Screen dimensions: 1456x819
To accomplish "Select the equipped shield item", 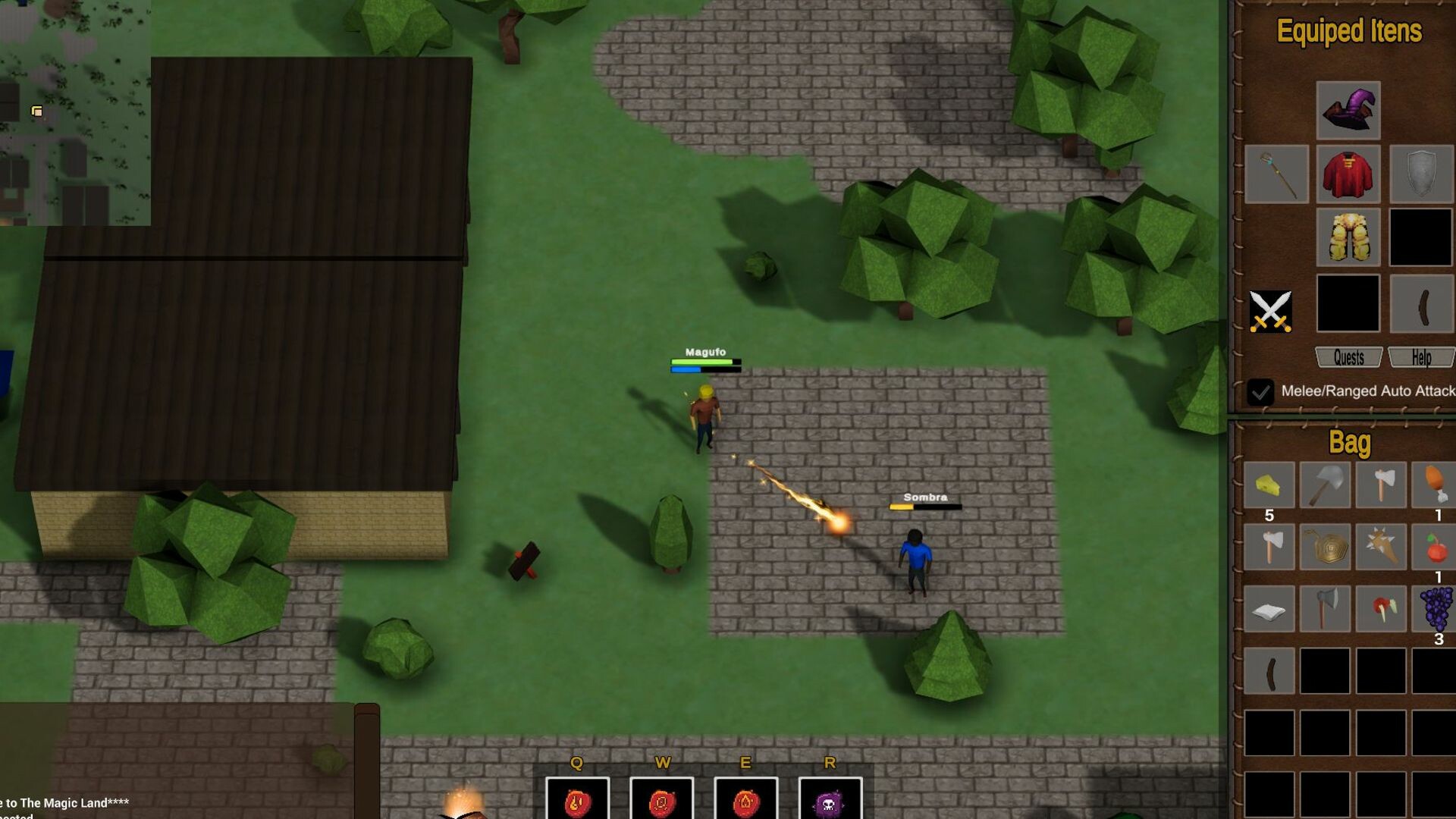I will 1423,175.
